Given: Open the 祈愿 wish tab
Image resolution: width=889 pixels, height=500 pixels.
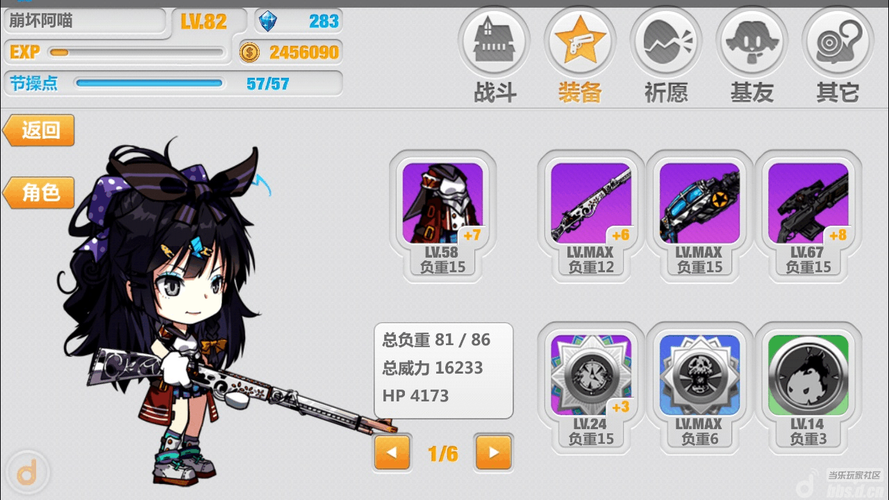Looking at the screenshot, I should click(x=665, y=56).
